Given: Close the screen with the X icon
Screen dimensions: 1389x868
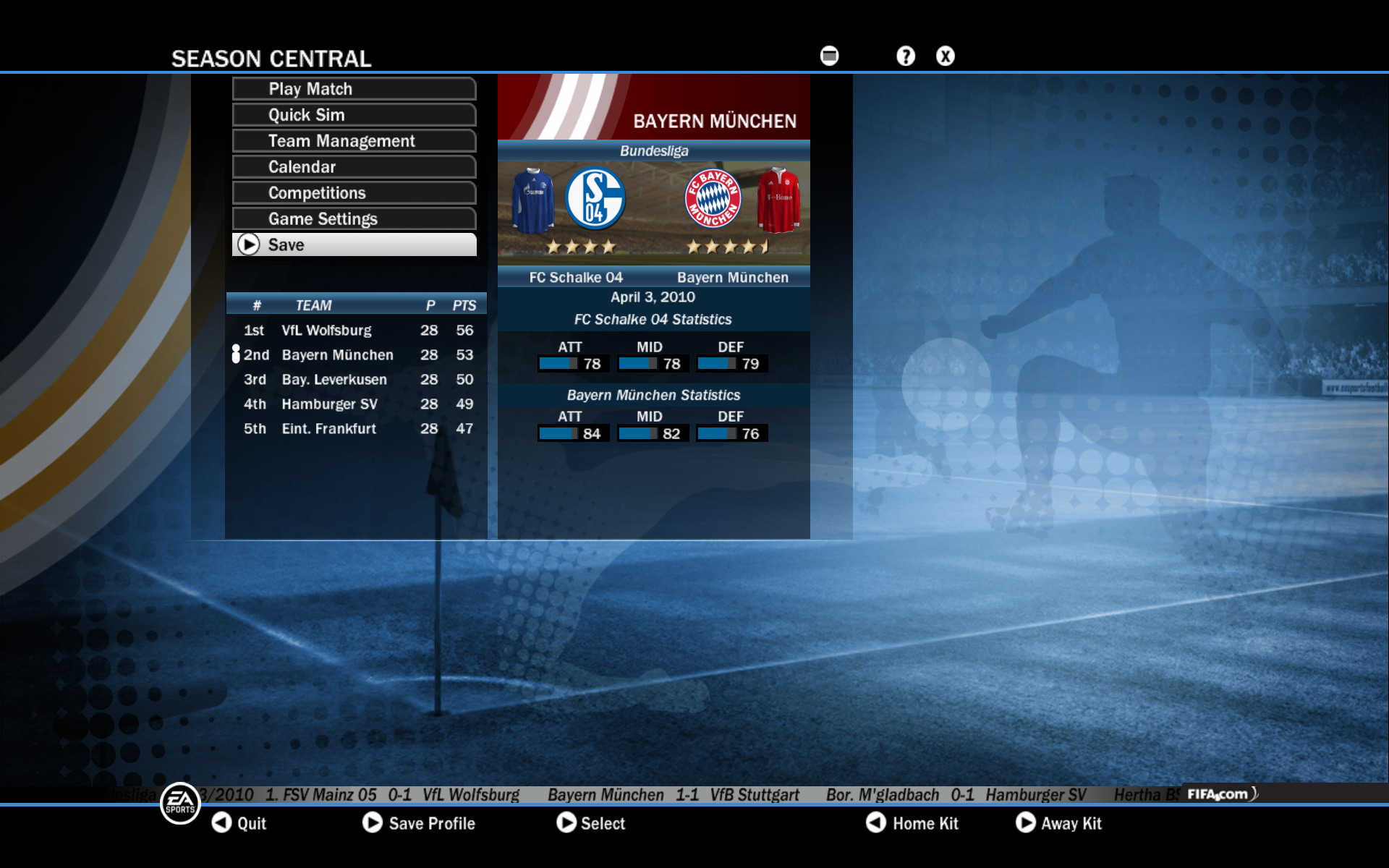Looking at the screenshot, I should (x=946, y=56).
